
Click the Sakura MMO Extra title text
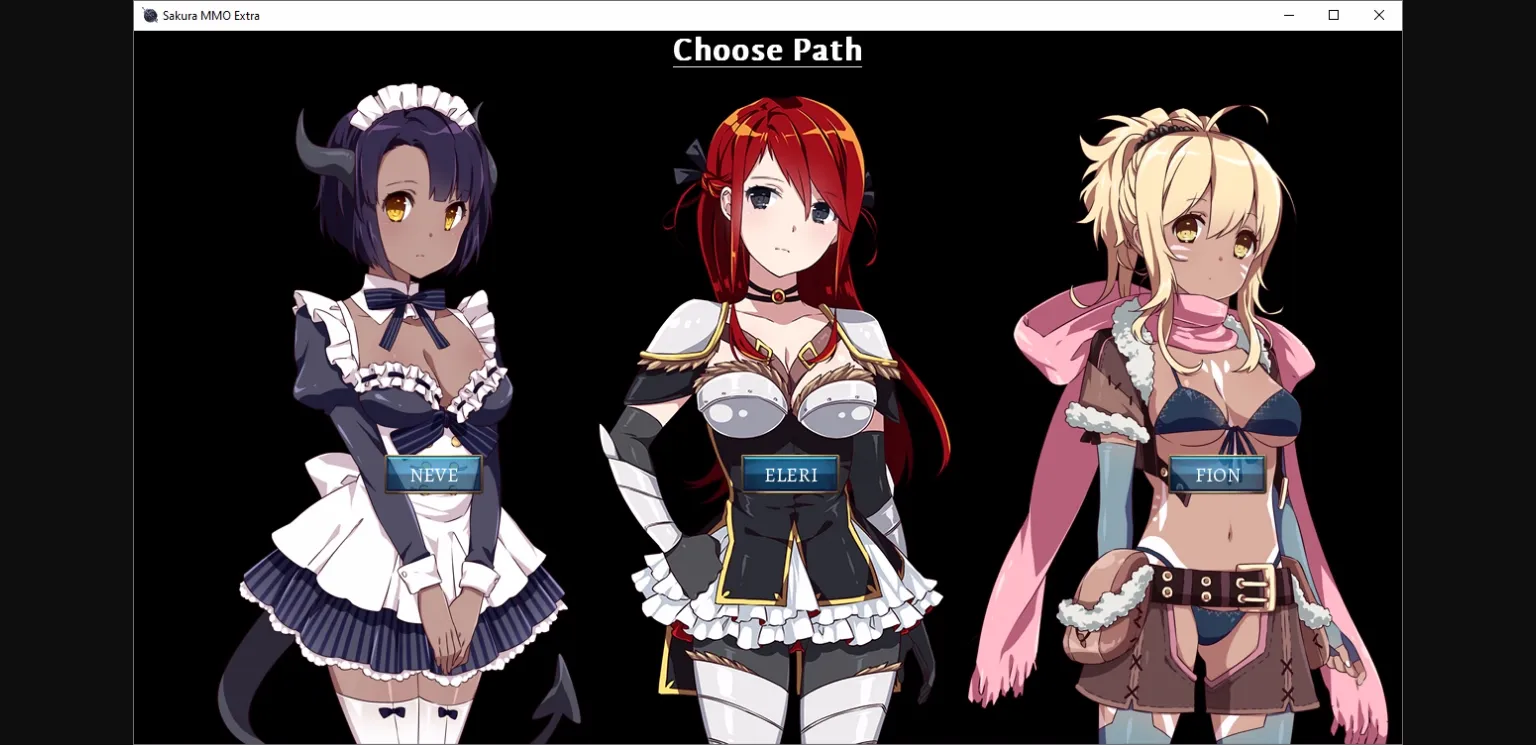tap(210, 15)
